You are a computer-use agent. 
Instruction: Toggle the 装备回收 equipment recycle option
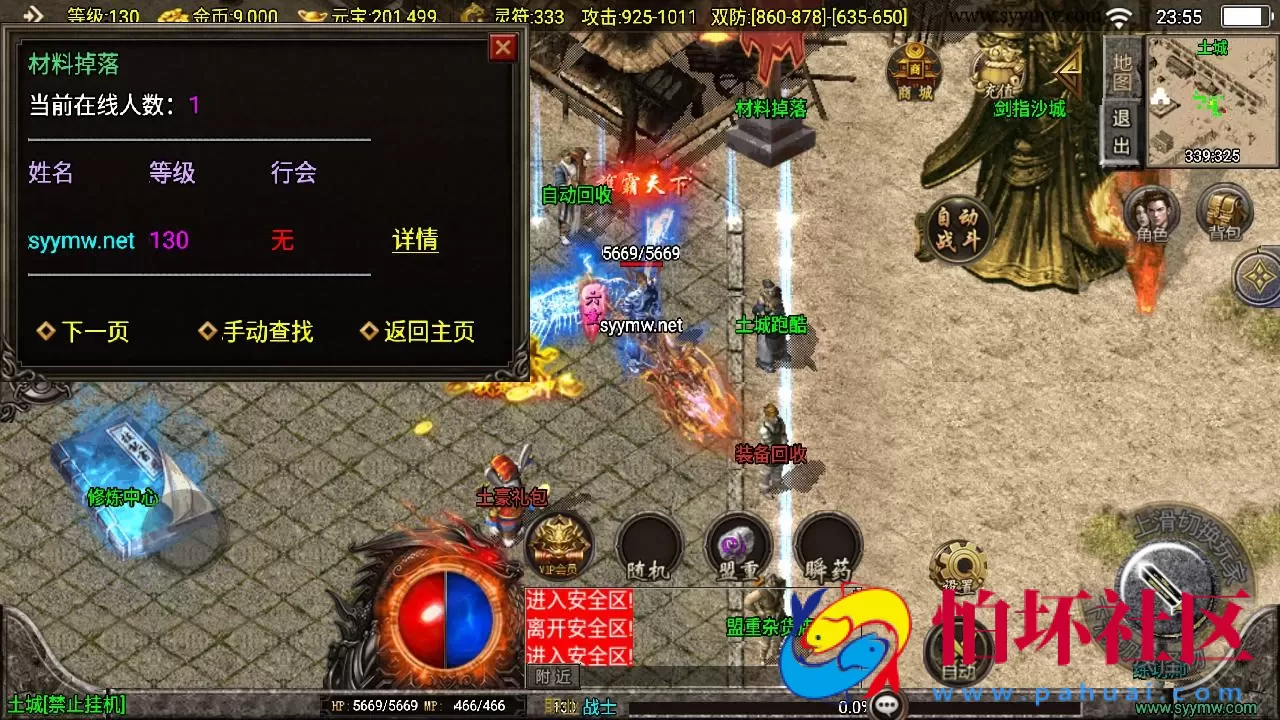coord(768,454)
